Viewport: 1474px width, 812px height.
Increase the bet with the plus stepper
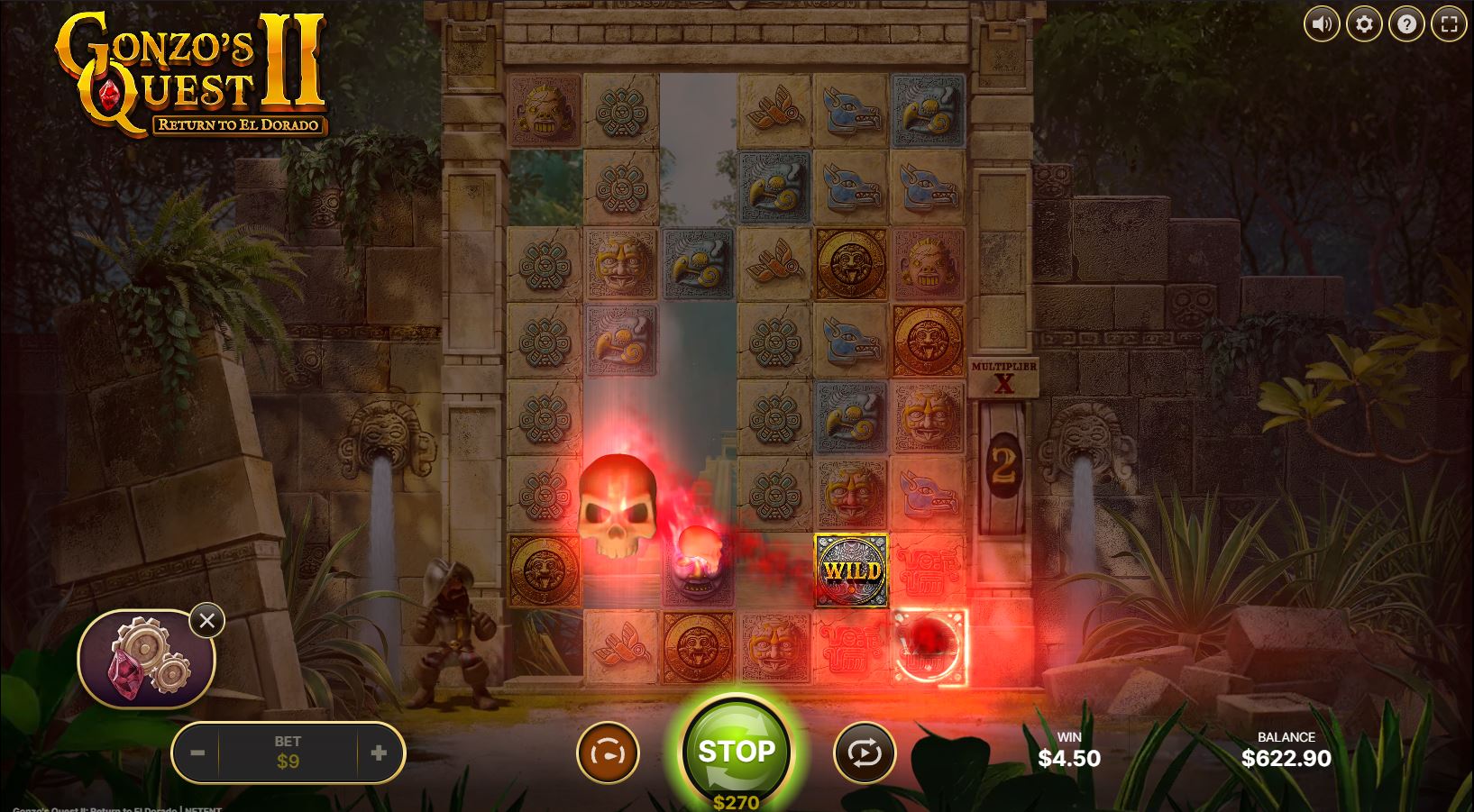(378, 752)
